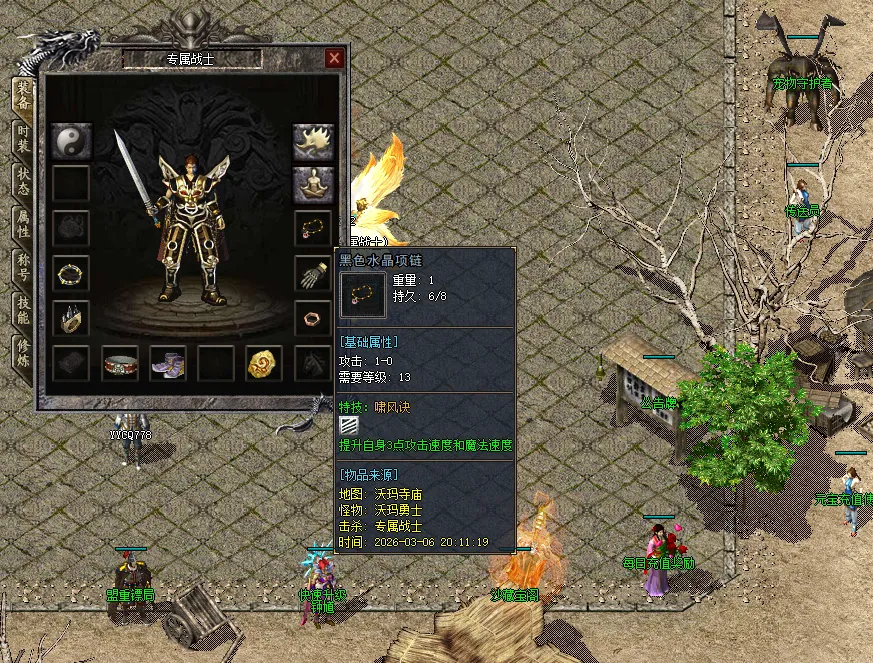Open the 称号 (Title) tab

pyautogui.click(x=22, y=268)
